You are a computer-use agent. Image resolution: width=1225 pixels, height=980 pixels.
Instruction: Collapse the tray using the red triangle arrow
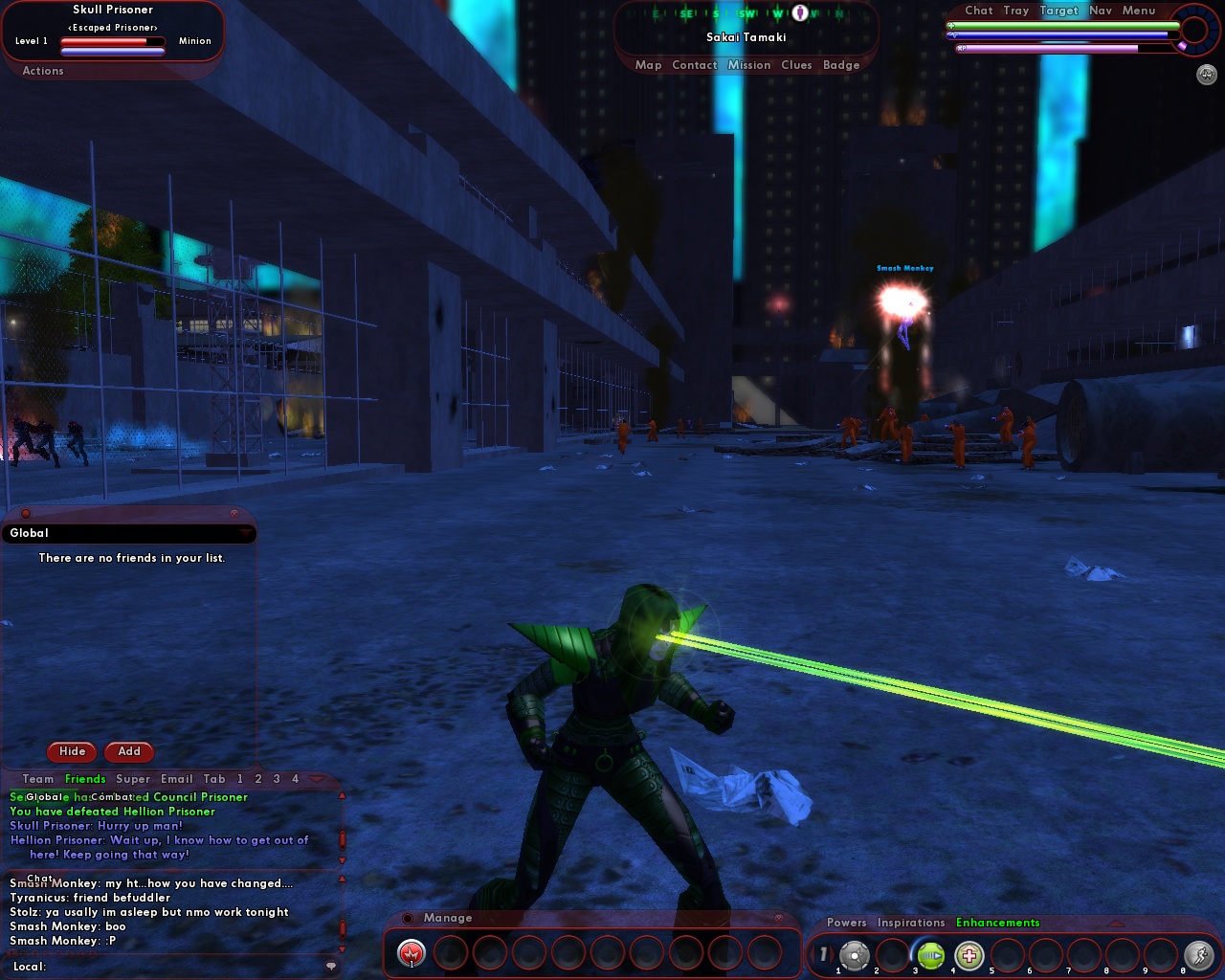coord(1115,923)
